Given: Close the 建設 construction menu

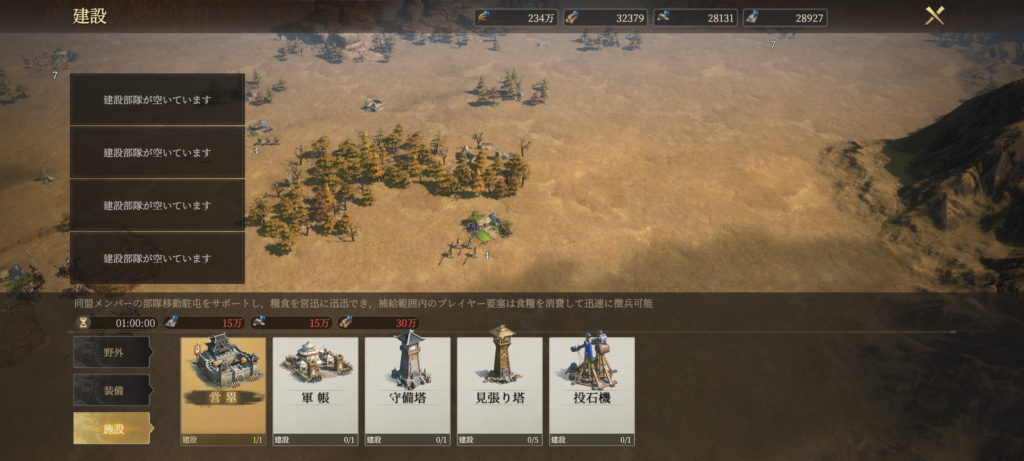Looking at the screenshot, I should point(935,16).
